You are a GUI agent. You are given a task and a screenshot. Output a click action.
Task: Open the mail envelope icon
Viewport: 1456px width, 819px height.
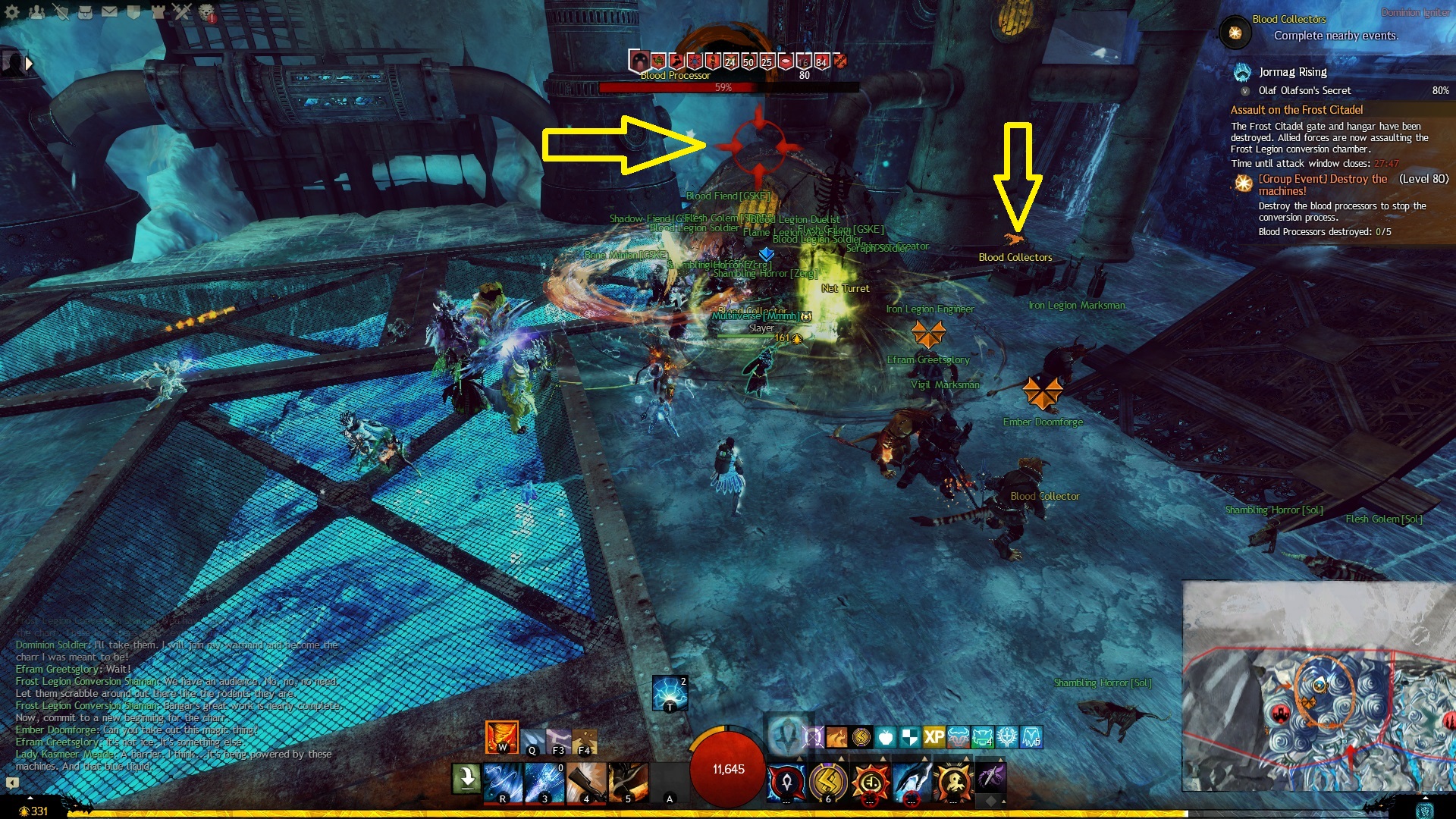109,12
